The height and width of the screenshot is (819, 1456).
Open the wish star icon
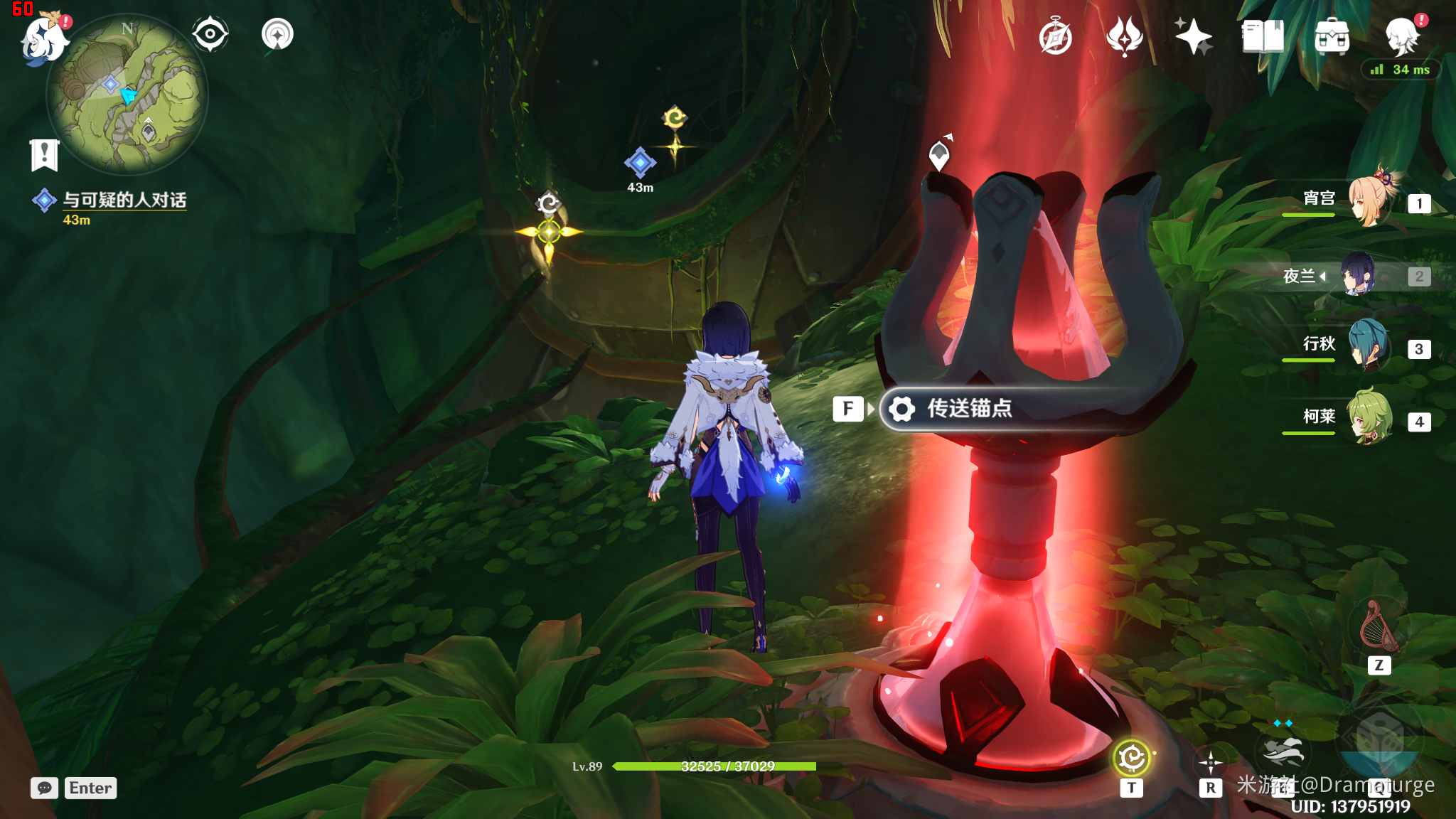click(1193, 37)
